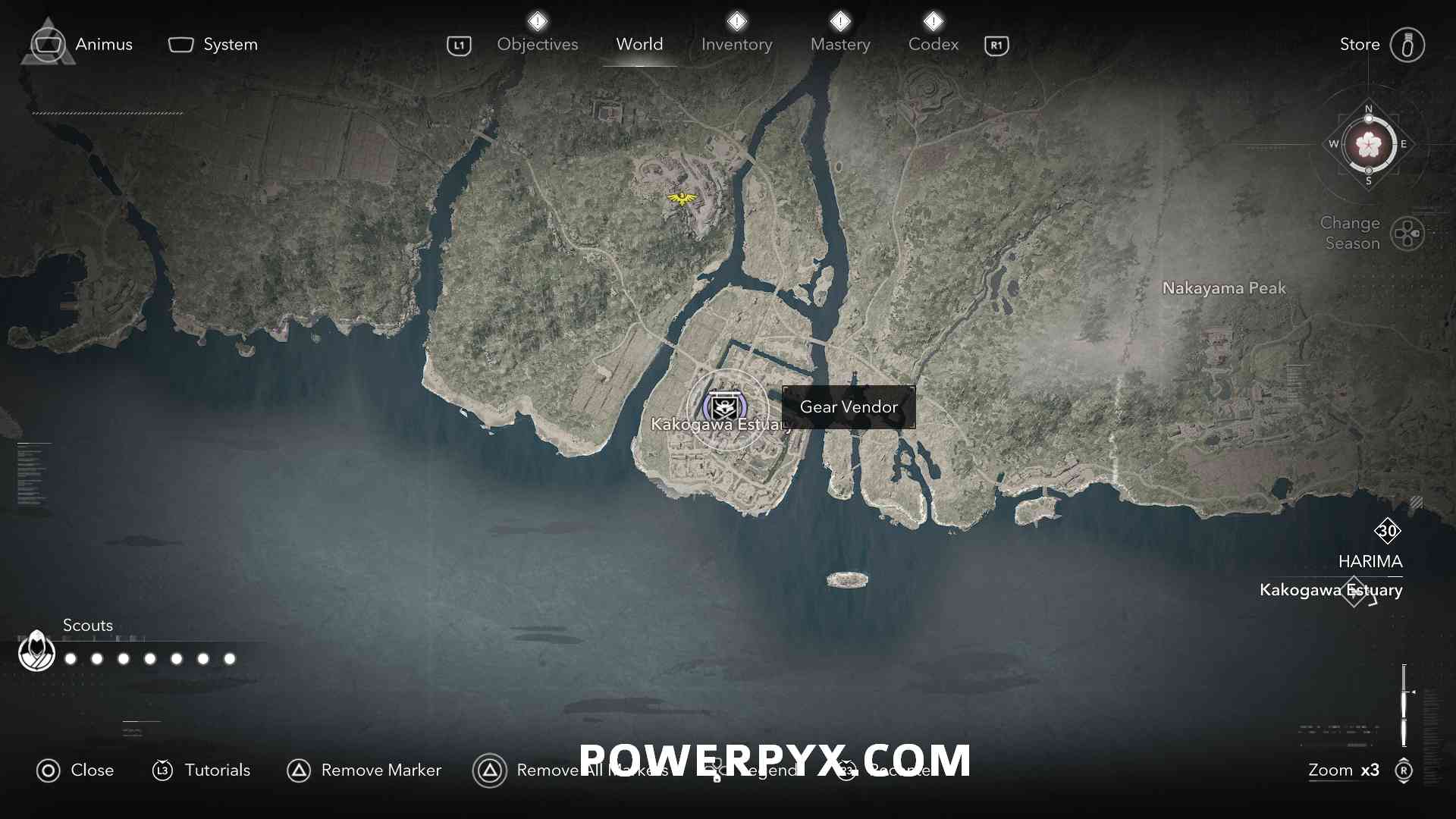Remove the selected map marker
This screenshot has height=819, width=1456.
(364, 770)
